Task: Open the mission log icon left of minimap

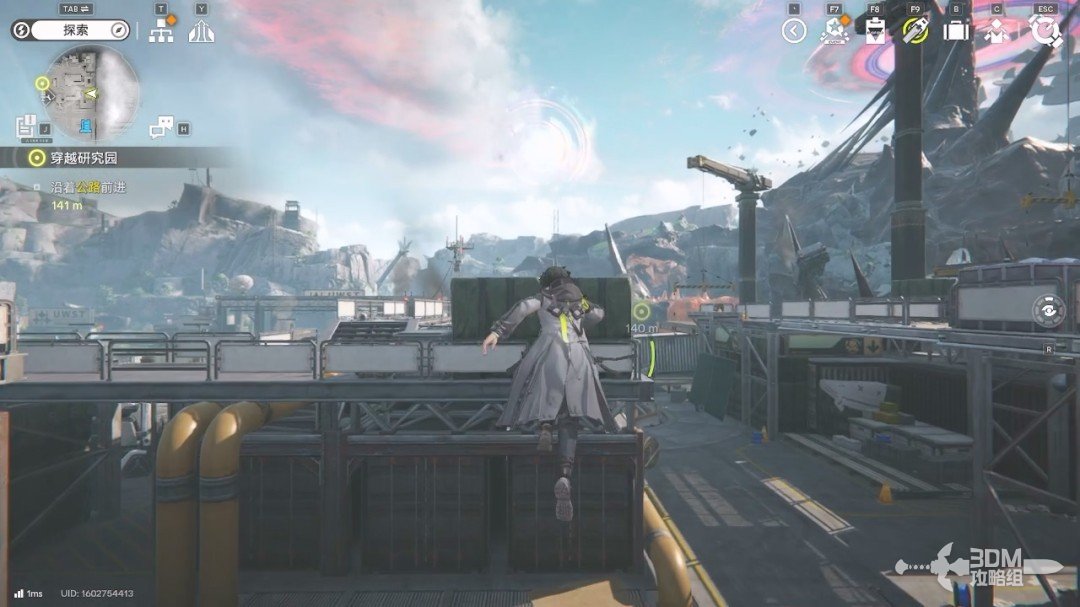Action: (x=27, y=127)
